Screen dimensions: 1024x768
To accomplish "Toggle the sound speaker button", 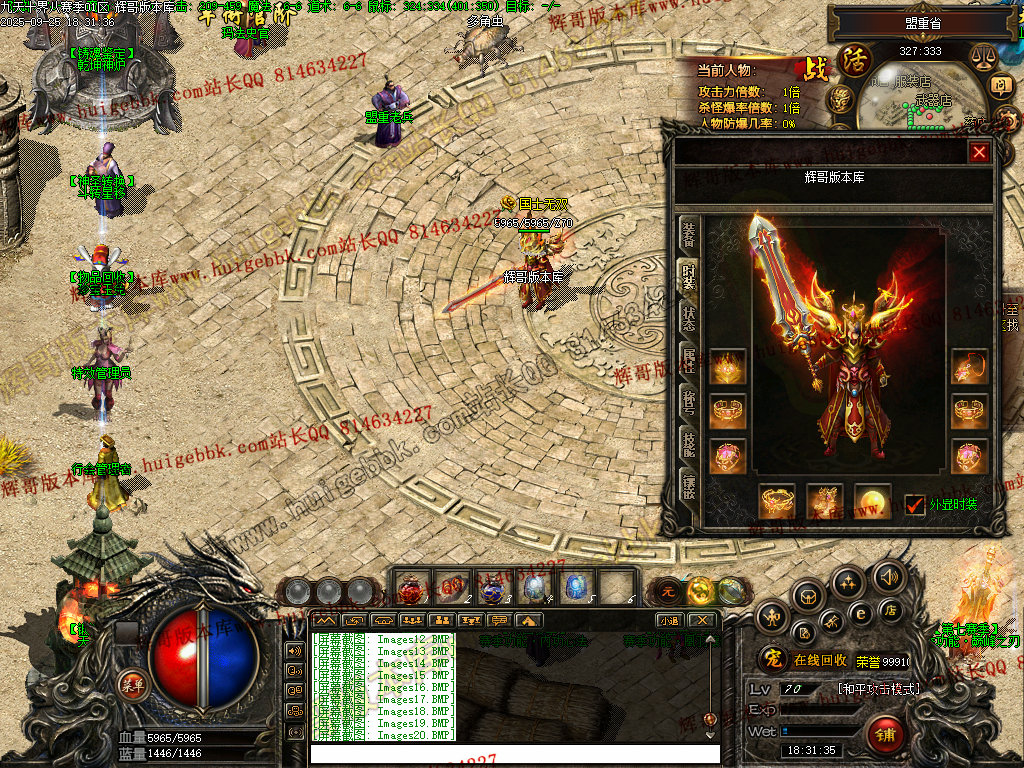I will click(x=888, y=577).
